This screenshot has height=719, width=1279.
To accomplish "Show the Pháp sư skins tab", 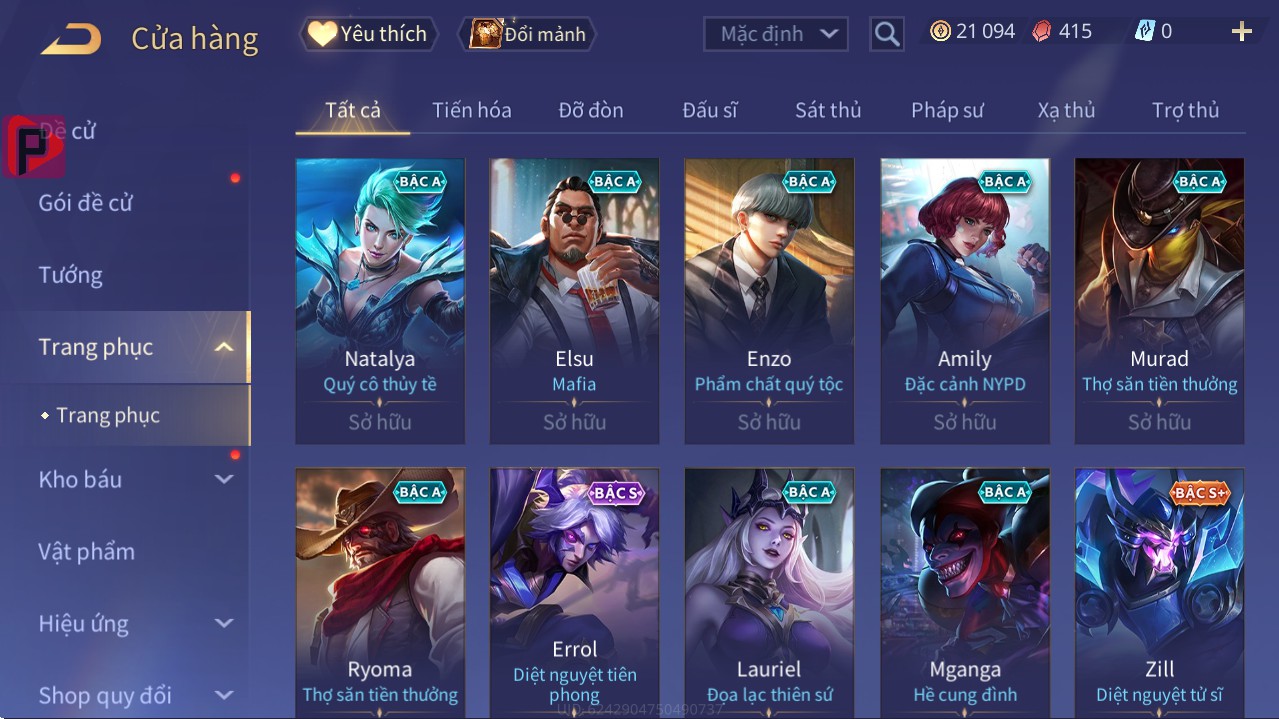I will (947, 110).
